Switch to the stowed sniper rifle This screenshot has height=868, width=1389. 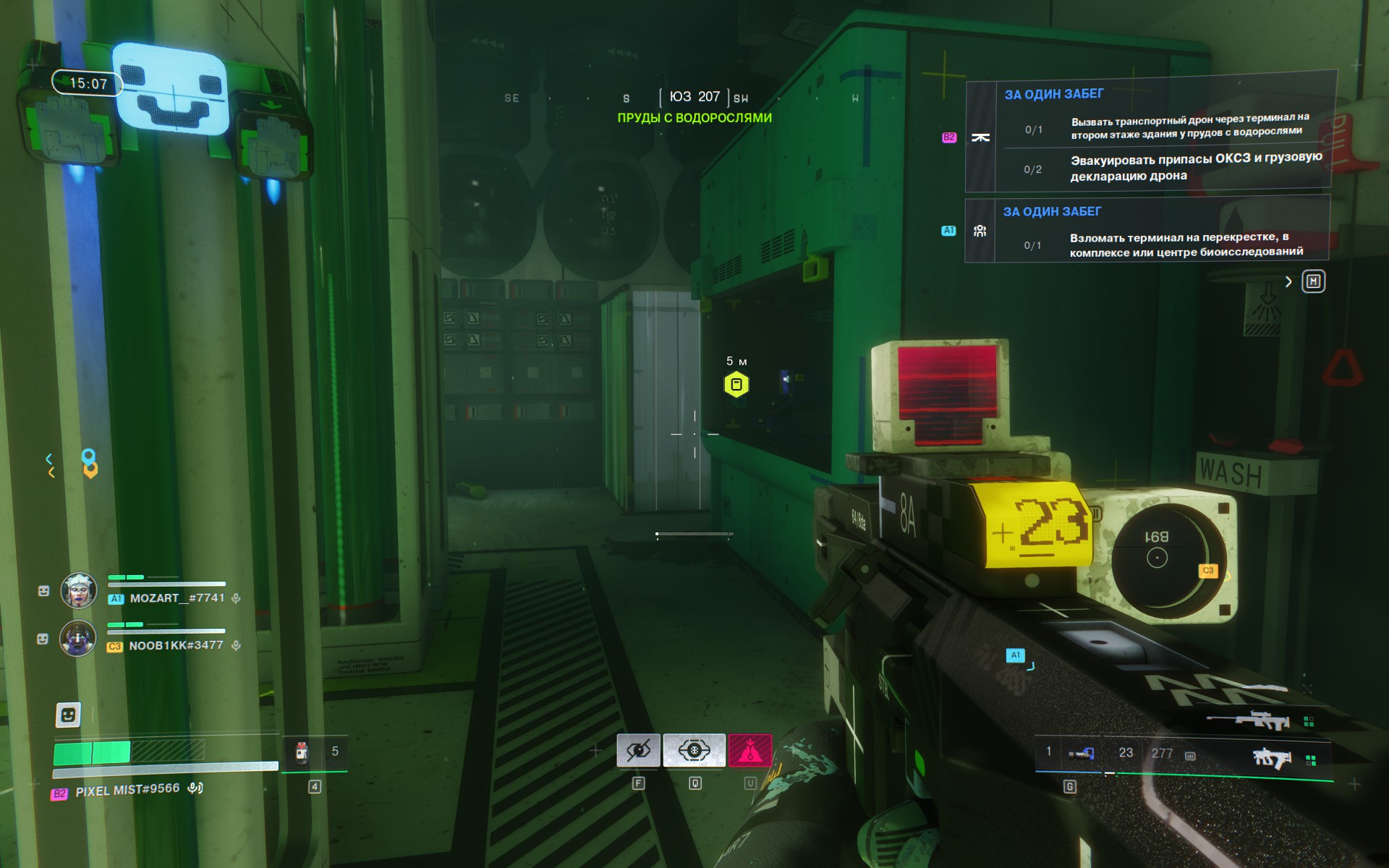[1249, 720]
